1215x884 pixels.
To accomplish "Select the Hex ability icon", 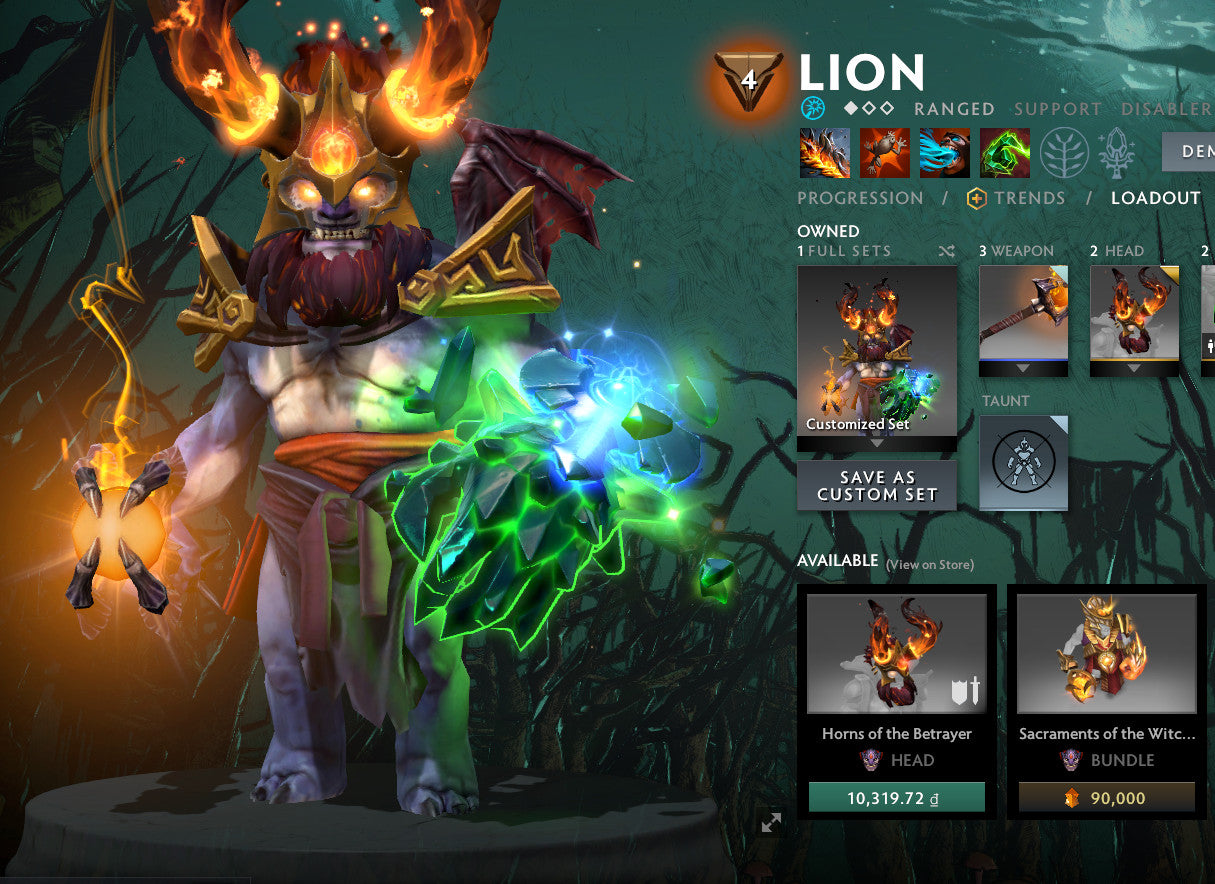I will pos(884,153).
